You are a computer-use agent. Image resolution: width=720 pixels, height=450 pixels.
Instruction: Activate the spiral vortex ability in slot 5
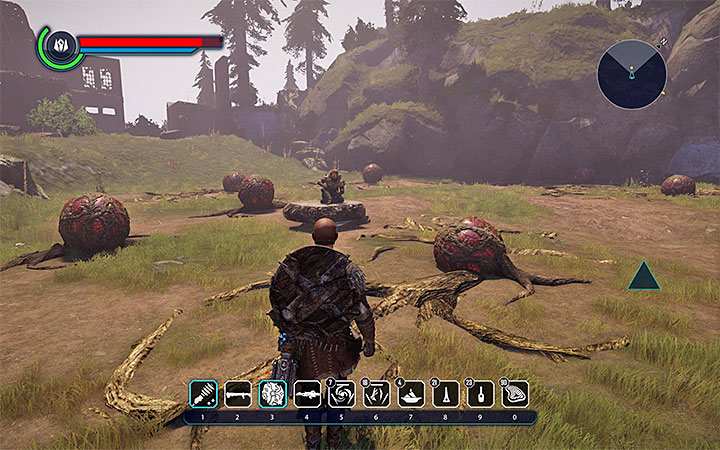(342, 394)
